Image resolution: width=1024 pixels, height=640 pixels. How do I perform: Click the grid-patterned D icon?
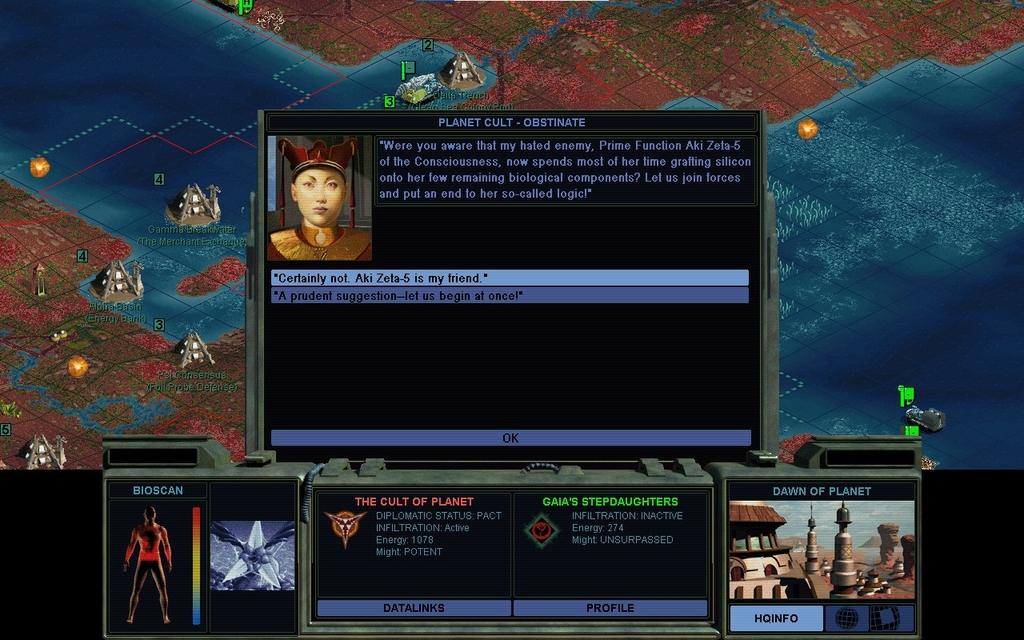coord(887,618)
